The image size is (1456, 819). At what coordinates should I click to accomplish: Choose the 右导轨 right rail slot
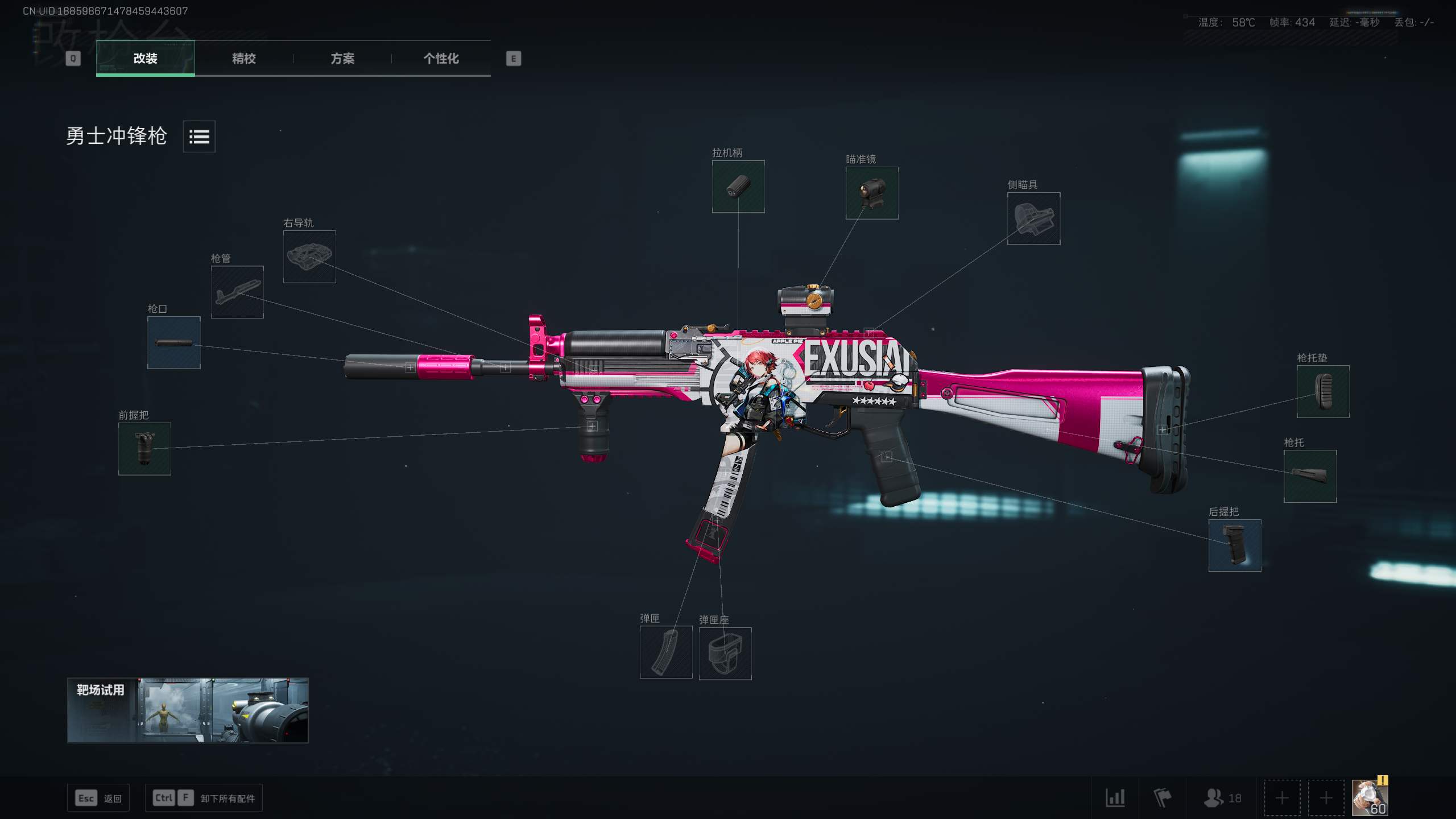pos(309,257)
